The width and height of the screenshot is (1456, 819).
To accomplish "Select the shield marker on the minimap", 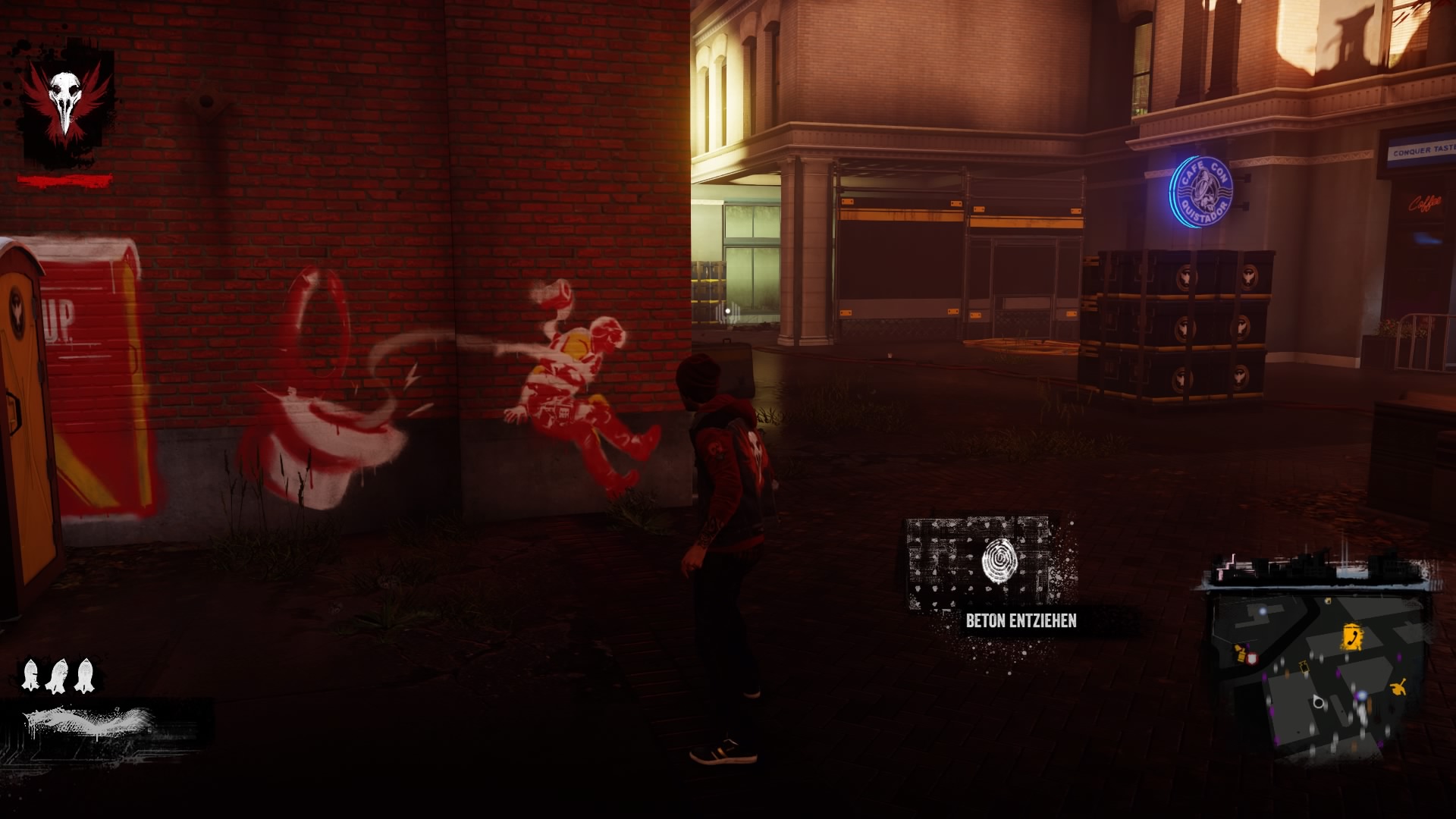I will click(1253, 657).
